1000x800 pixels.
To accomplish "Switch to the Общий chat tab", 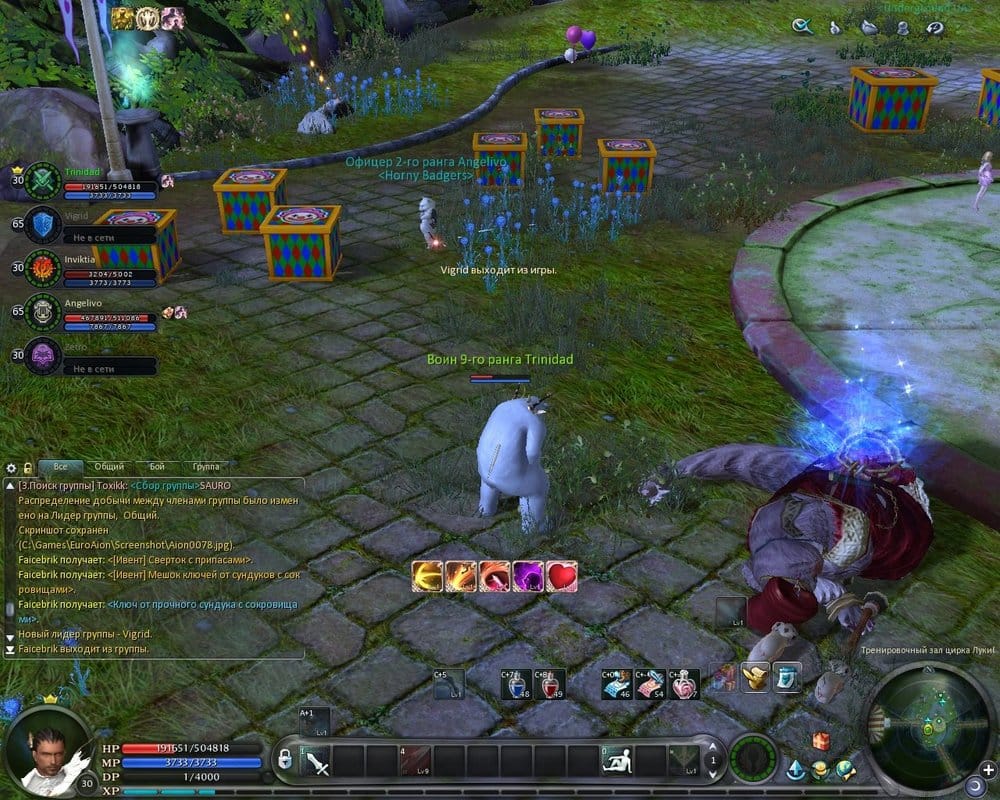I will (109, 467).
